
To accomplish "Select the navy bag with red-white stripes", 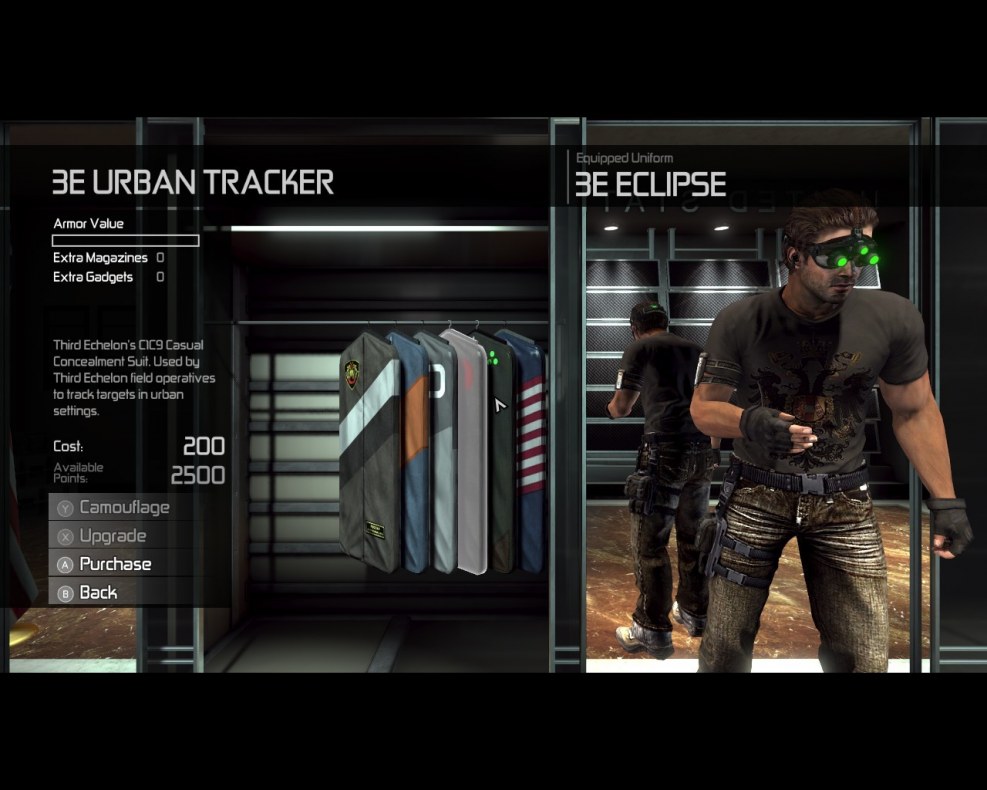I will point(530,450).
